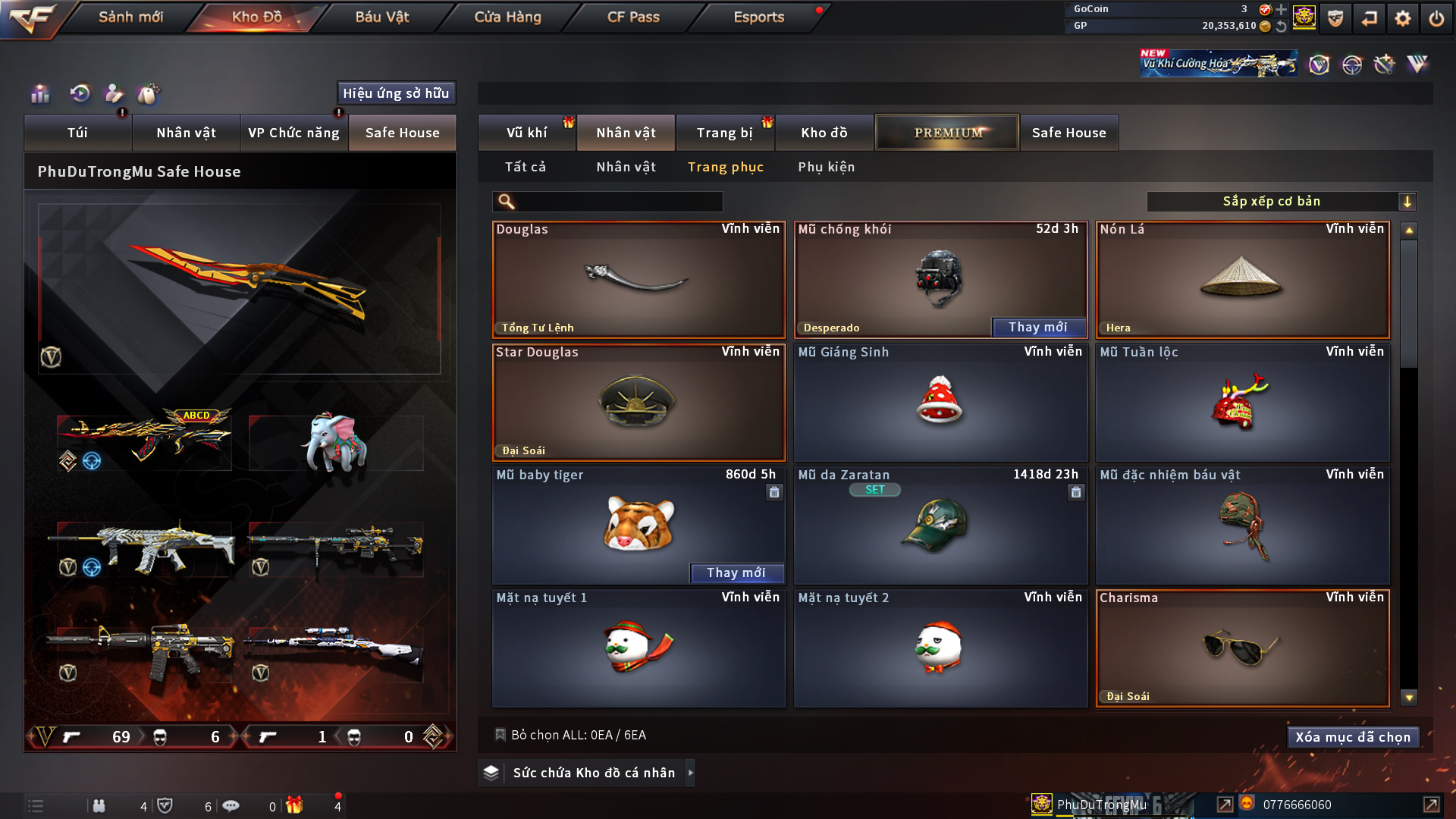The height and width of the screenshot is (819, 1456).
Task: Click Xóa mục đã chọn button
Action: click(x=1353, y=737)
